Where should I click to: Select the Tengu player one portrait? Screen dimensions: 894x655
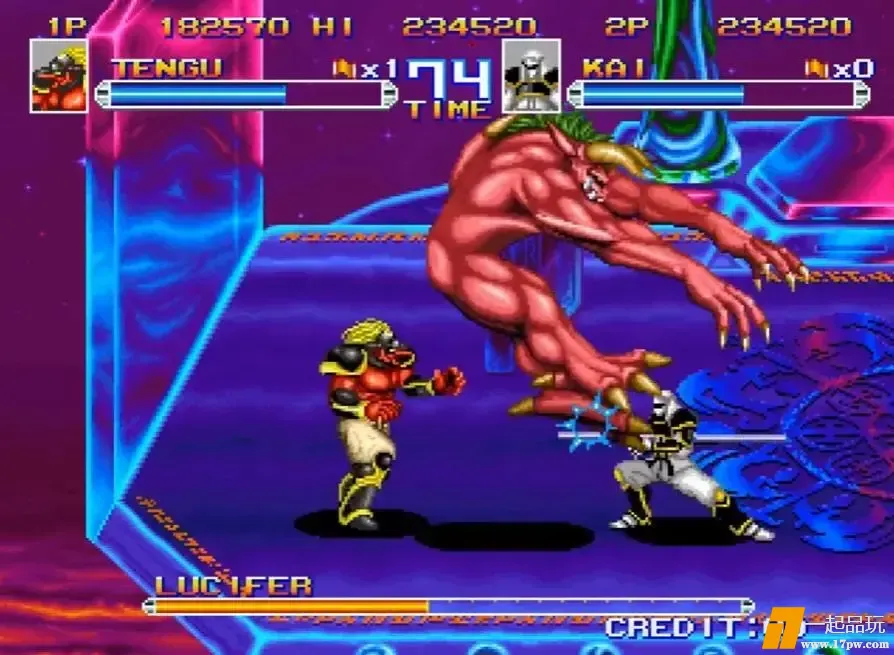(58, 76)
